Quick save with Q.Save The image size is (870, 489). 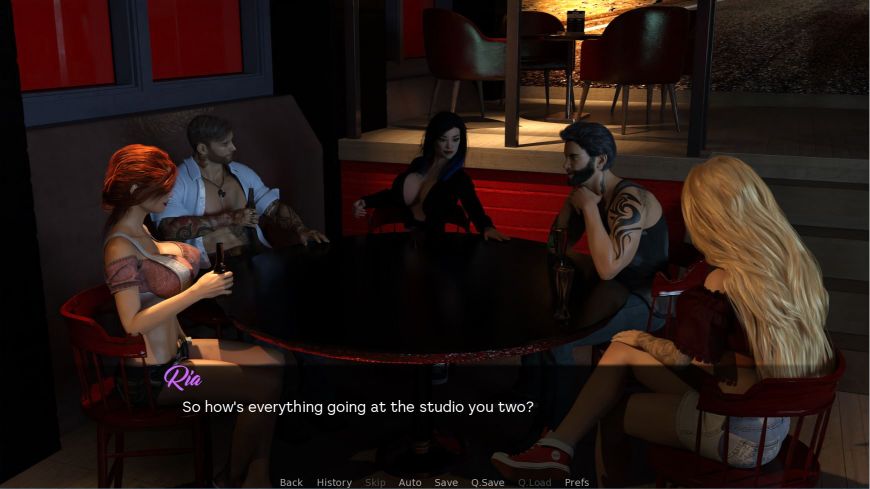488,482
